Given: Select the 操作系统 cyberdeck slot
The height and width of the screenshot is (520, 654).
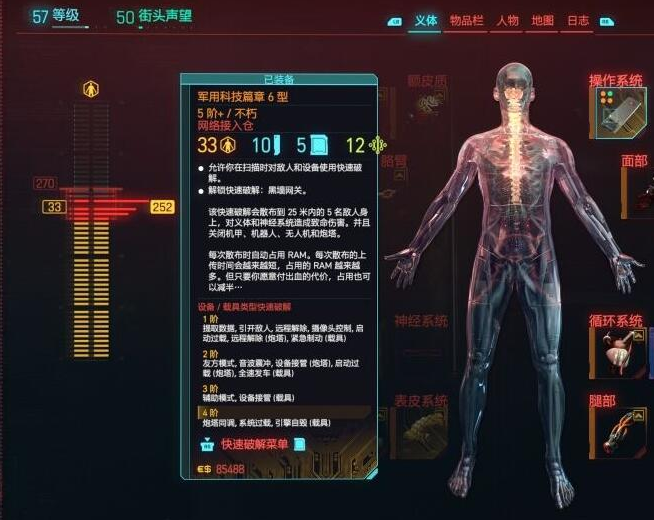Looking at the screenshot, I should coord(616,109).
